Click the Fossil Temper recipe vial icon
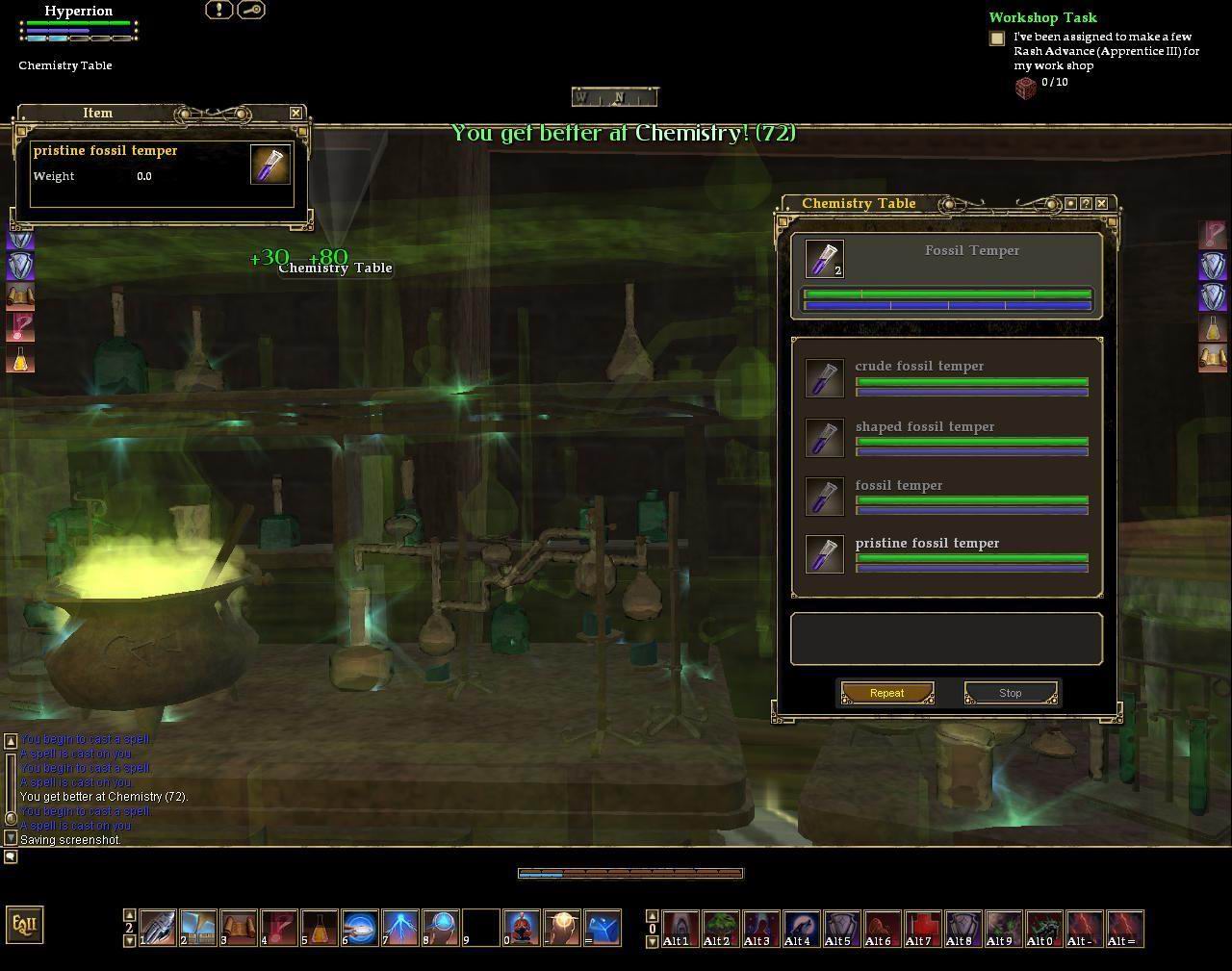The width and height of the screenshot is (1232, 971). 824,259
